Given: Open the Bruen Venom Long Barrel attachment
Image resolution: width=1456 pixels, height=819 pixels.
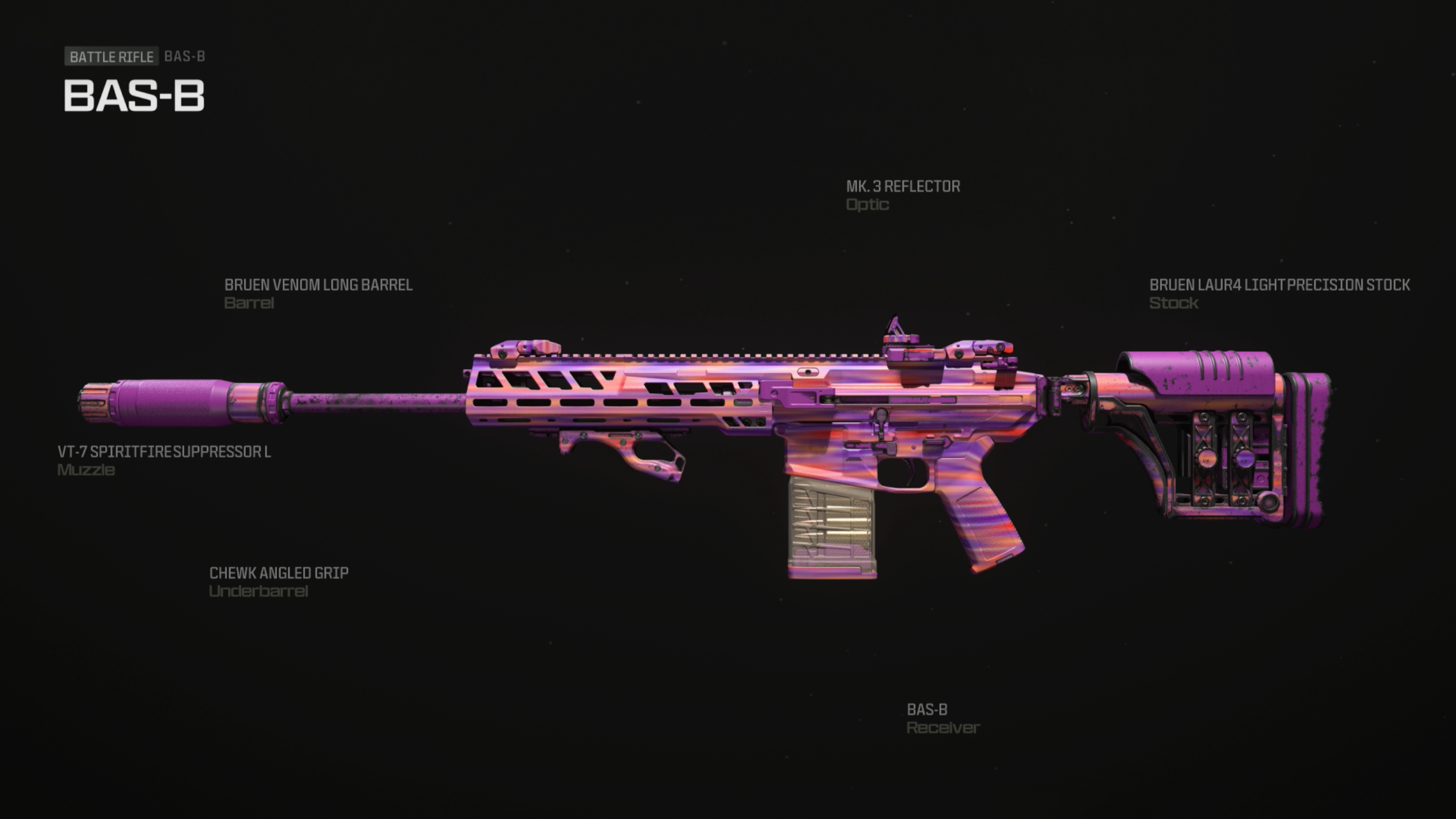Looking at the screenshot, I should pos(318,286).
